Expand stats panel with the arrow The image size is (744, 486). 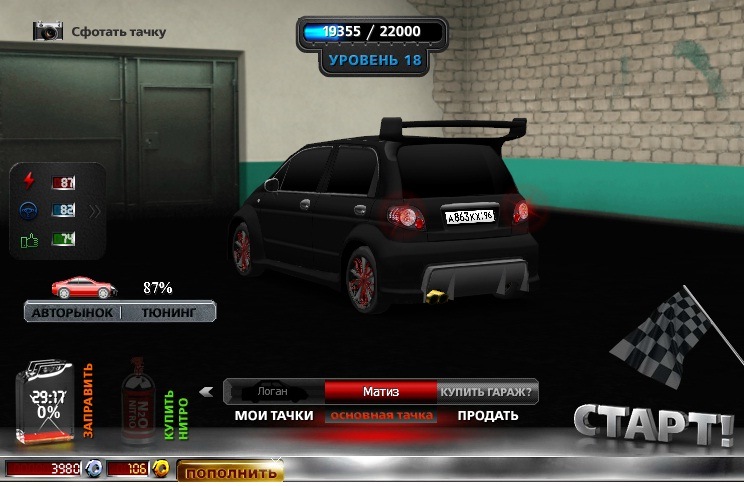point(95,211)
